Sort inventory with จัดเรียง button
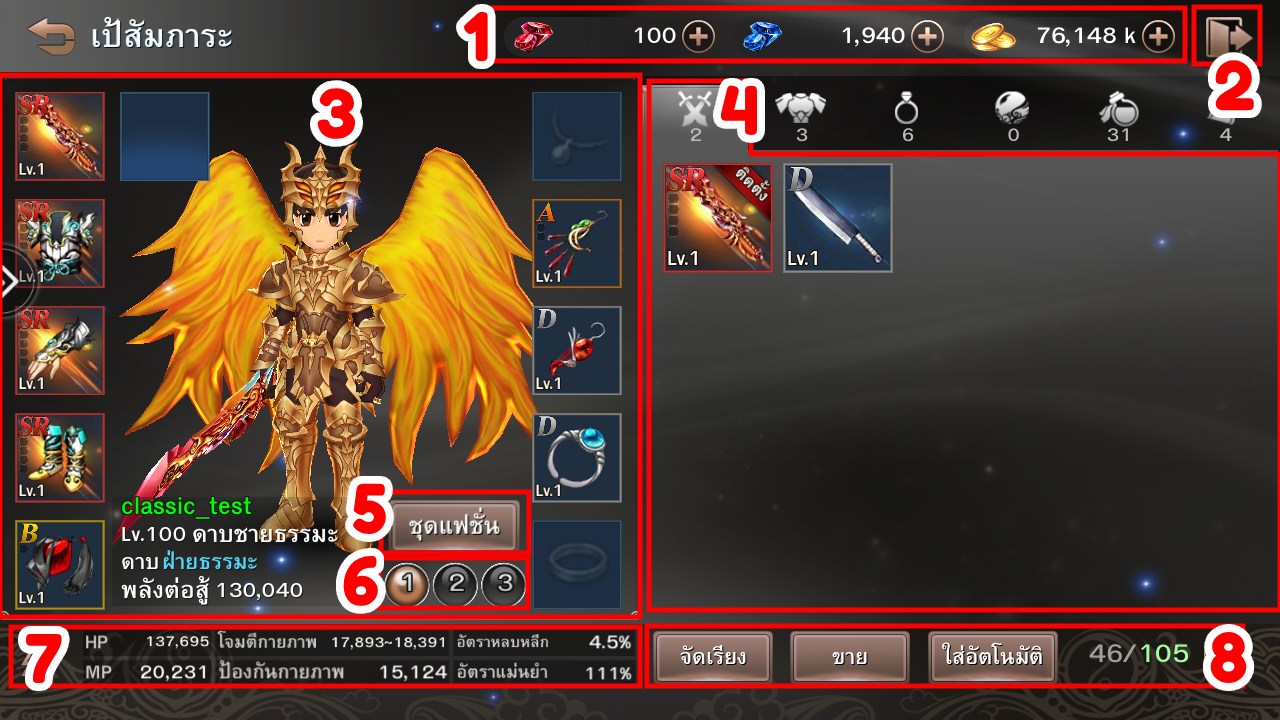 700,657
